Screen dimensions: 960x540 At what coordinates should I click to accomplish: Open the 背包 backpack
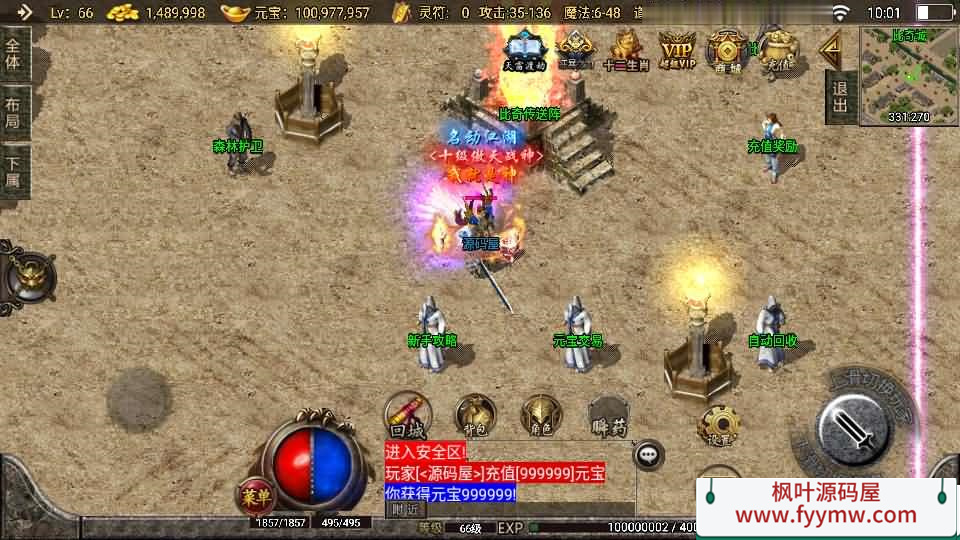click(475, 413)
